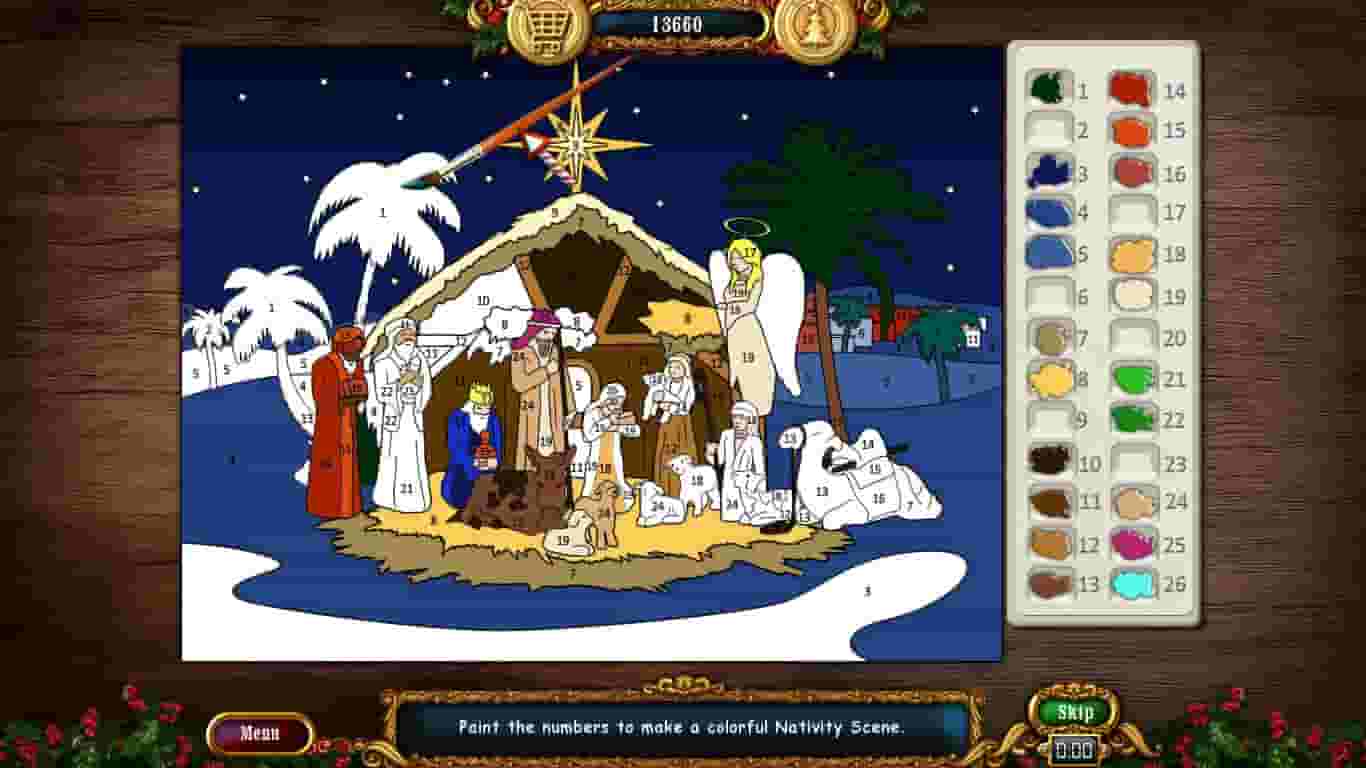
Task: Open the Menu
Action: (x=258, y=731)
